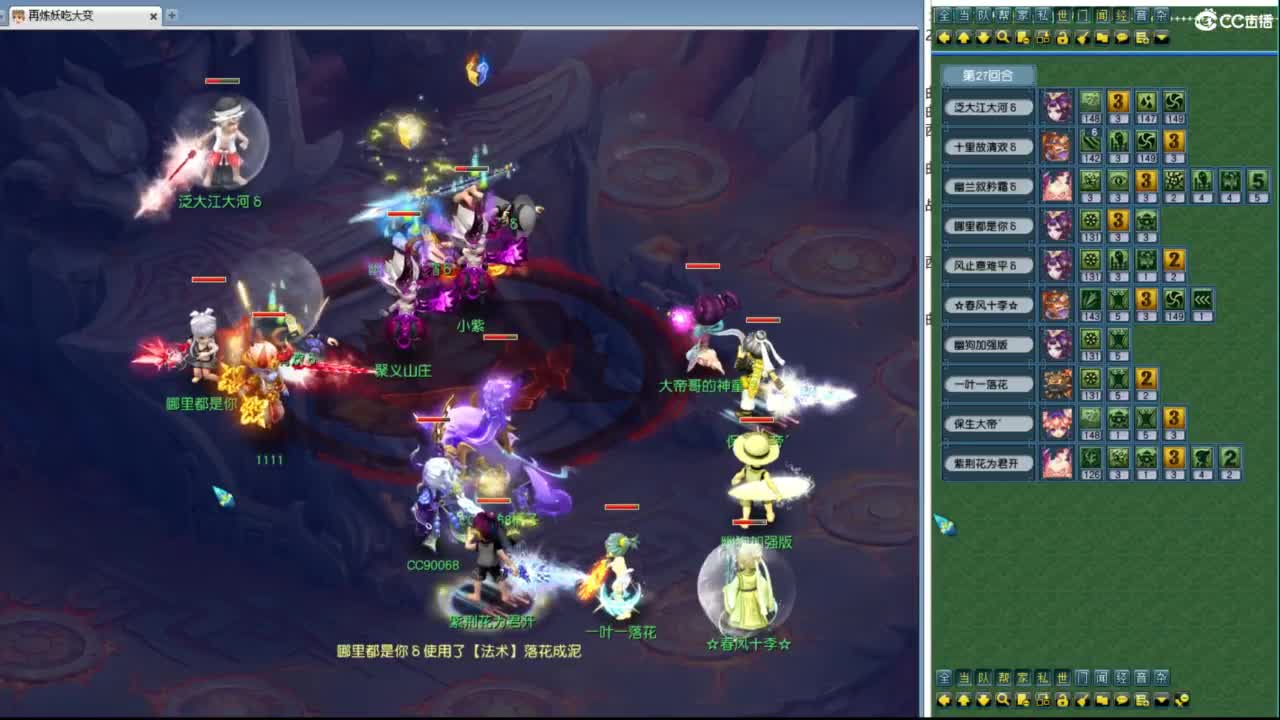
Task: Click the pinwheel buff icon next to 哪里都是你δ
Action: pos(1091,222)
